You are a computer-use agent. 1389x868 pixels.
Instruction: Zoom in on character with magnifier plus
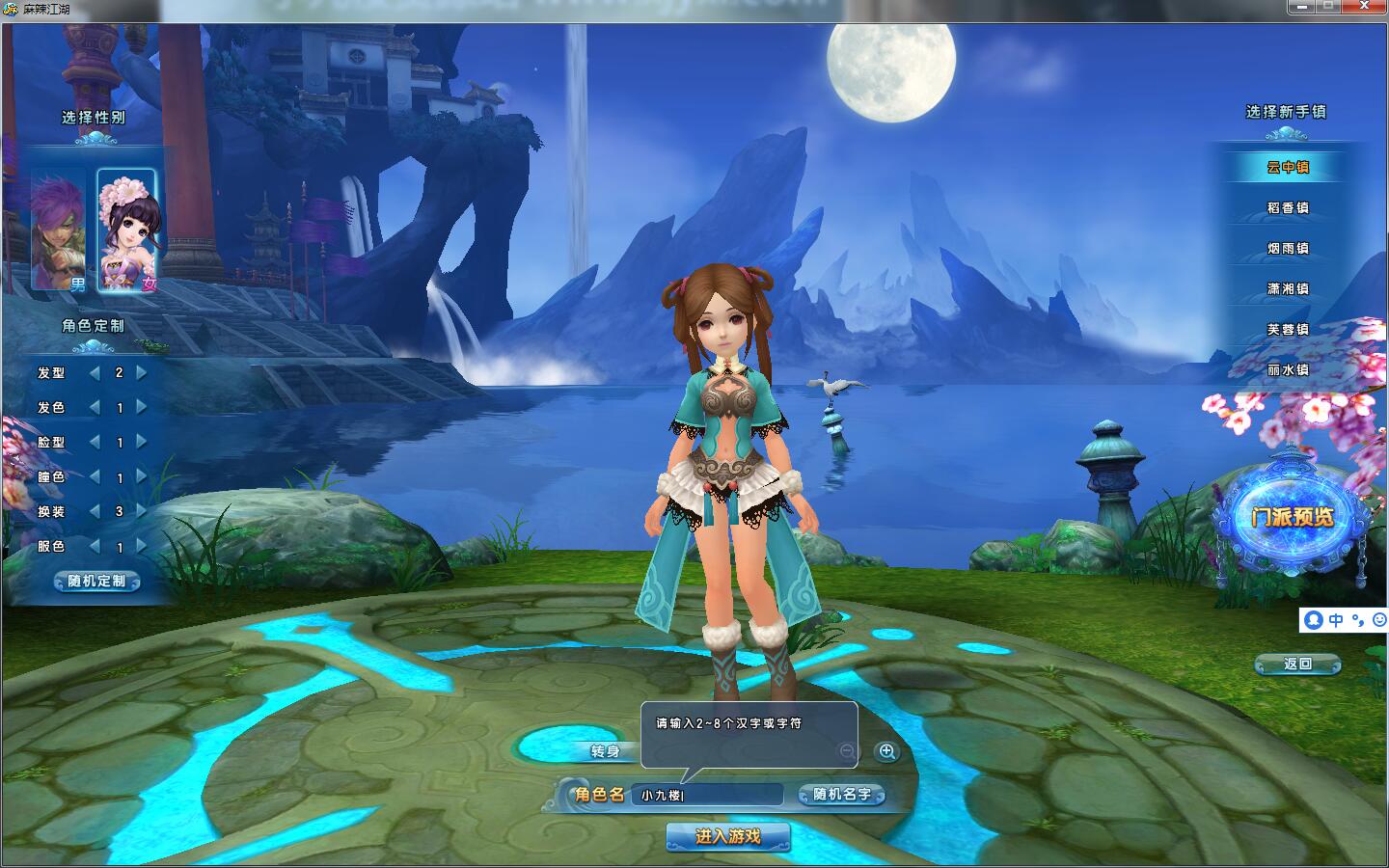click(886, 751)
